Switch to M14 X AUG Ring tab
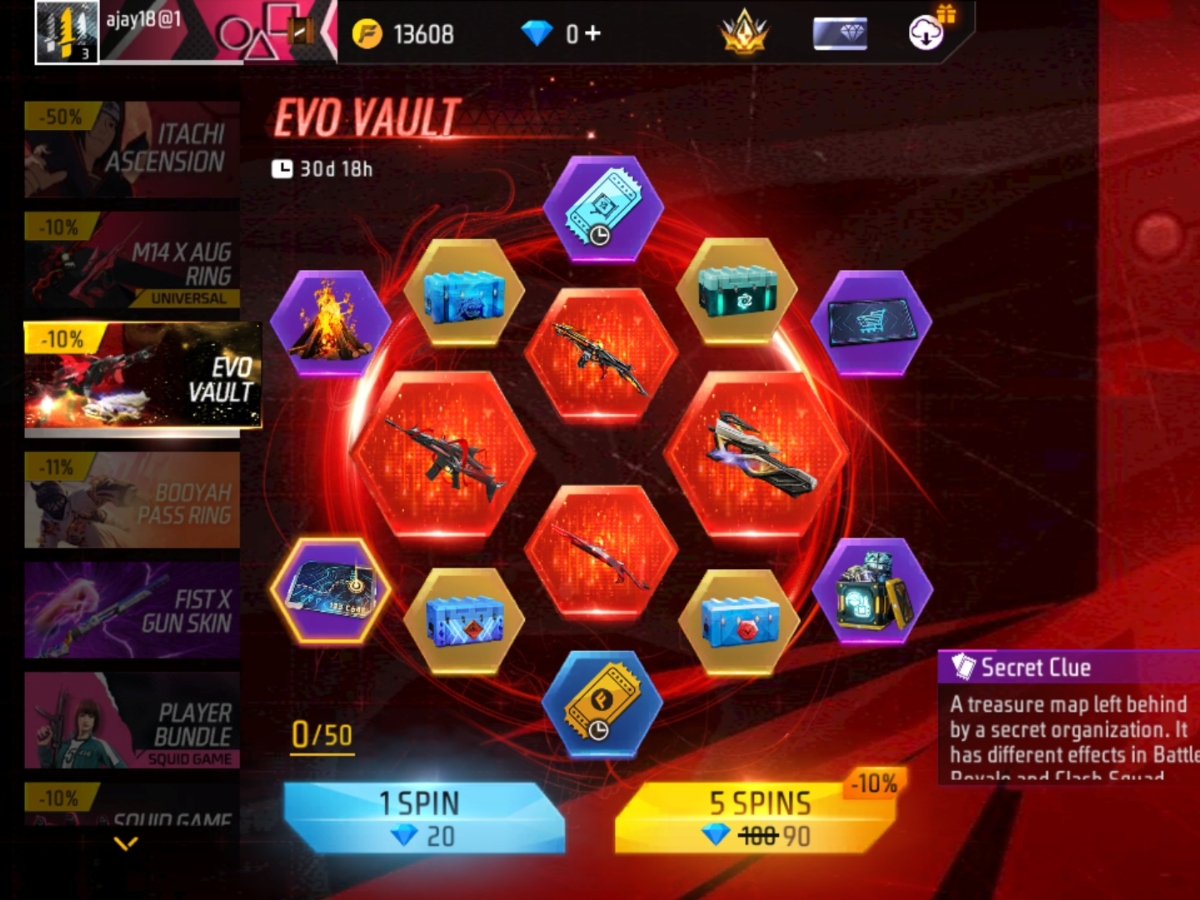The height and width of the screenshot is (900, 1200). coord(132,261)
